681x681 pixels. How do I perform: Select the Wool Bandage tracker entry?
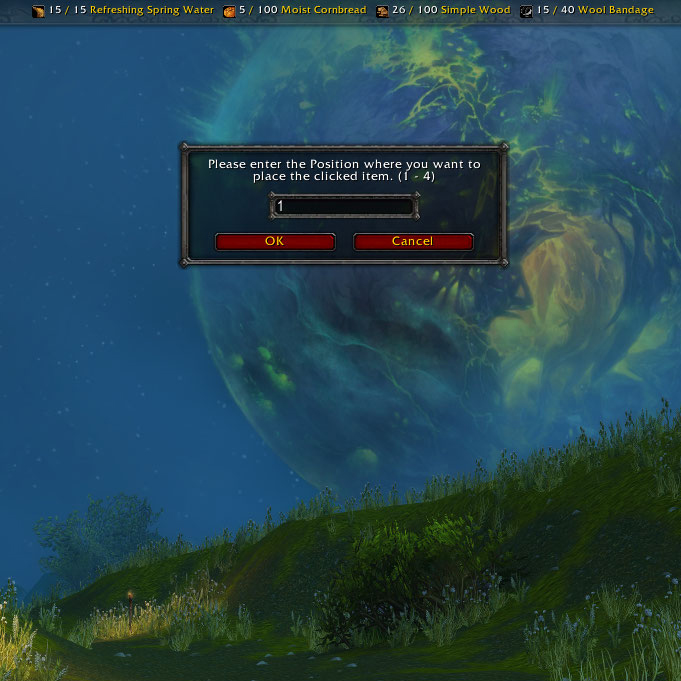tap(587, 10)
